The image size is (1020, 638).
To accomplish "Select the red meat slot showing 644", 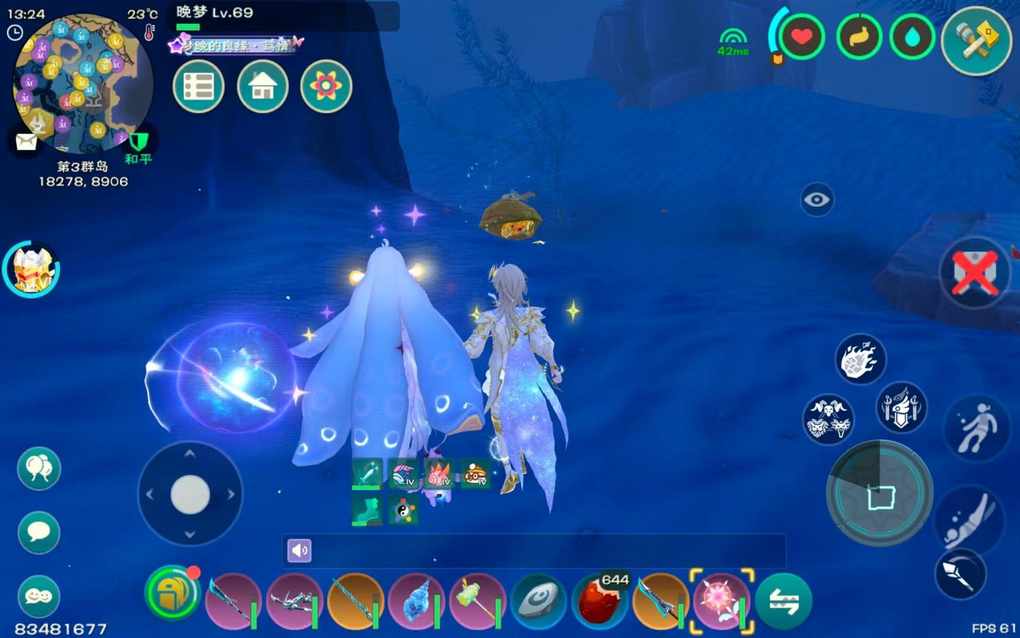I will 600,601.
